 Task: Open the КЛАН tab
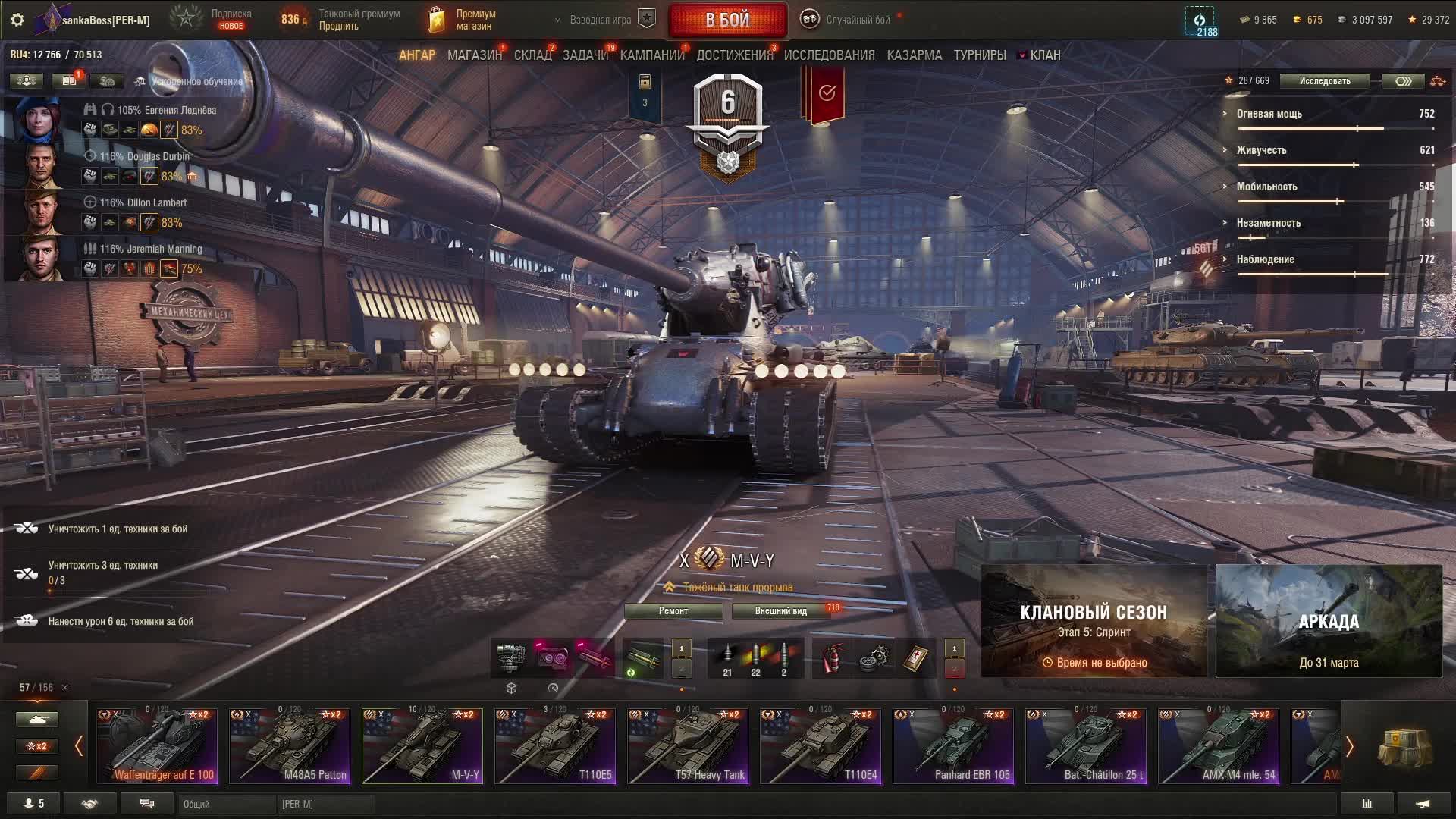[1044, 55]
